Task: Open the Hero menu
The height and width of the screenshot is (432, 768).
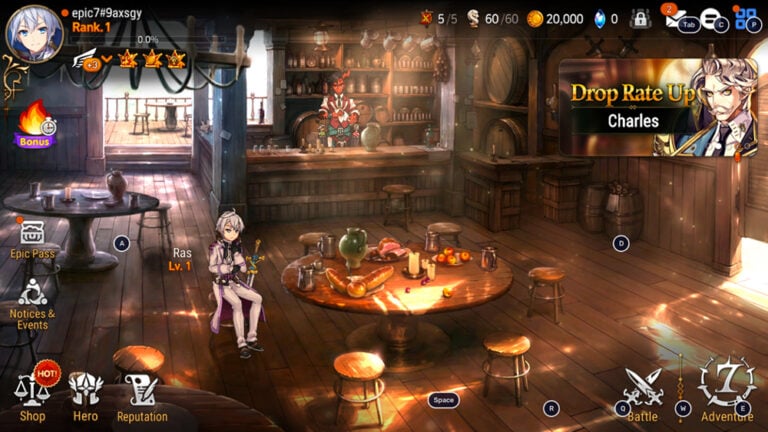Action: pyautogui.click(x=86, y=394)
